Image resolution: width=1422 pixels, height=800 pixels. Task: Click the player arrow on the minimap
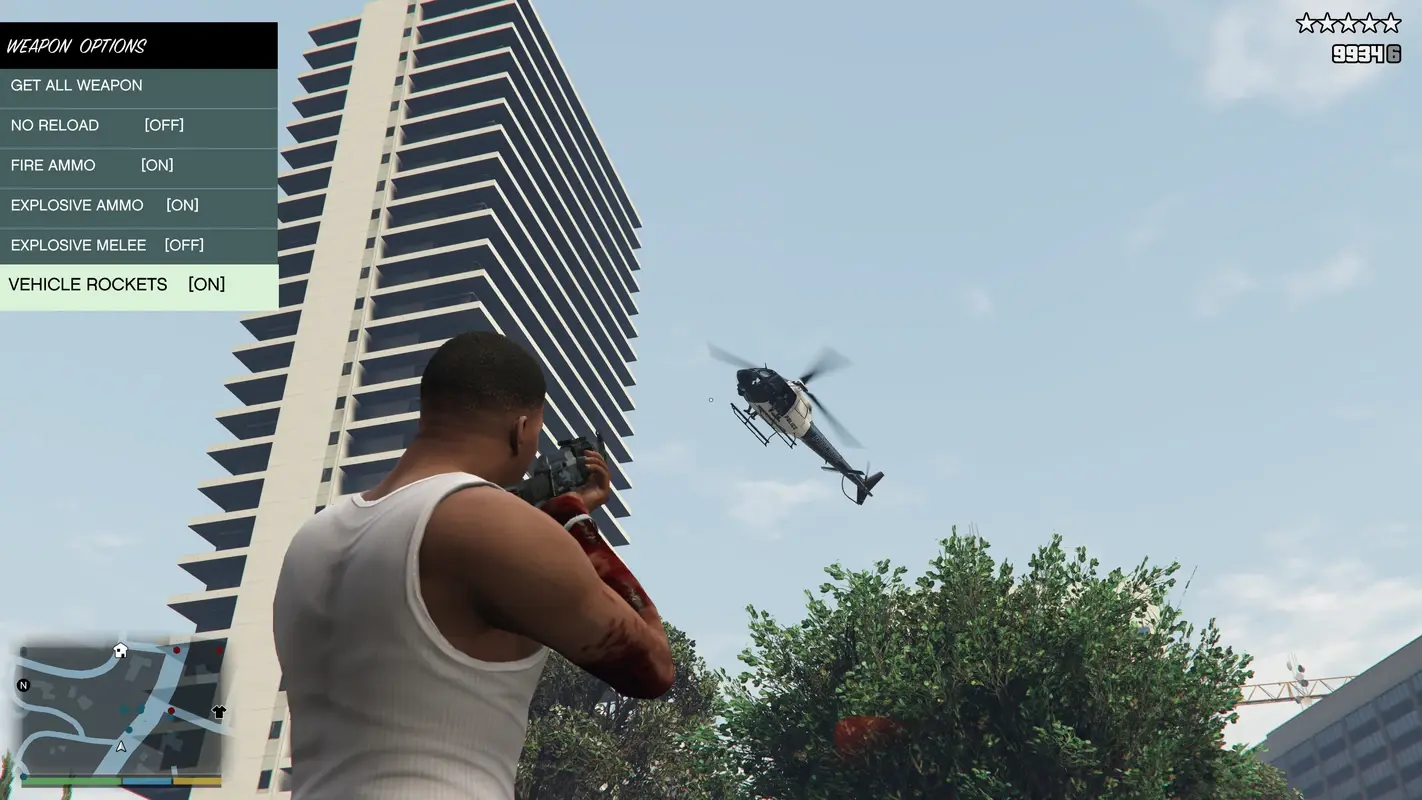[x=121, y=747]
